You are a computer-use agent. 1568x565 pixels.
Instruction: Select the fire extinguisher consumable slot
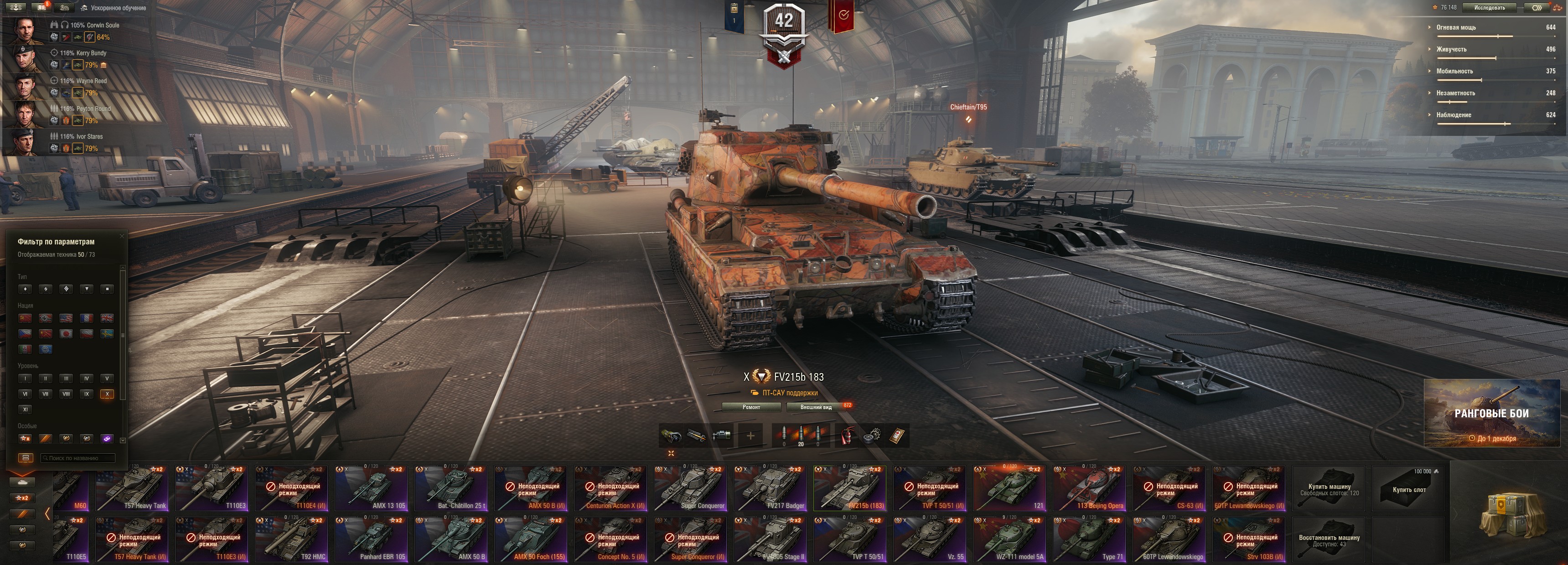[846, 435]
